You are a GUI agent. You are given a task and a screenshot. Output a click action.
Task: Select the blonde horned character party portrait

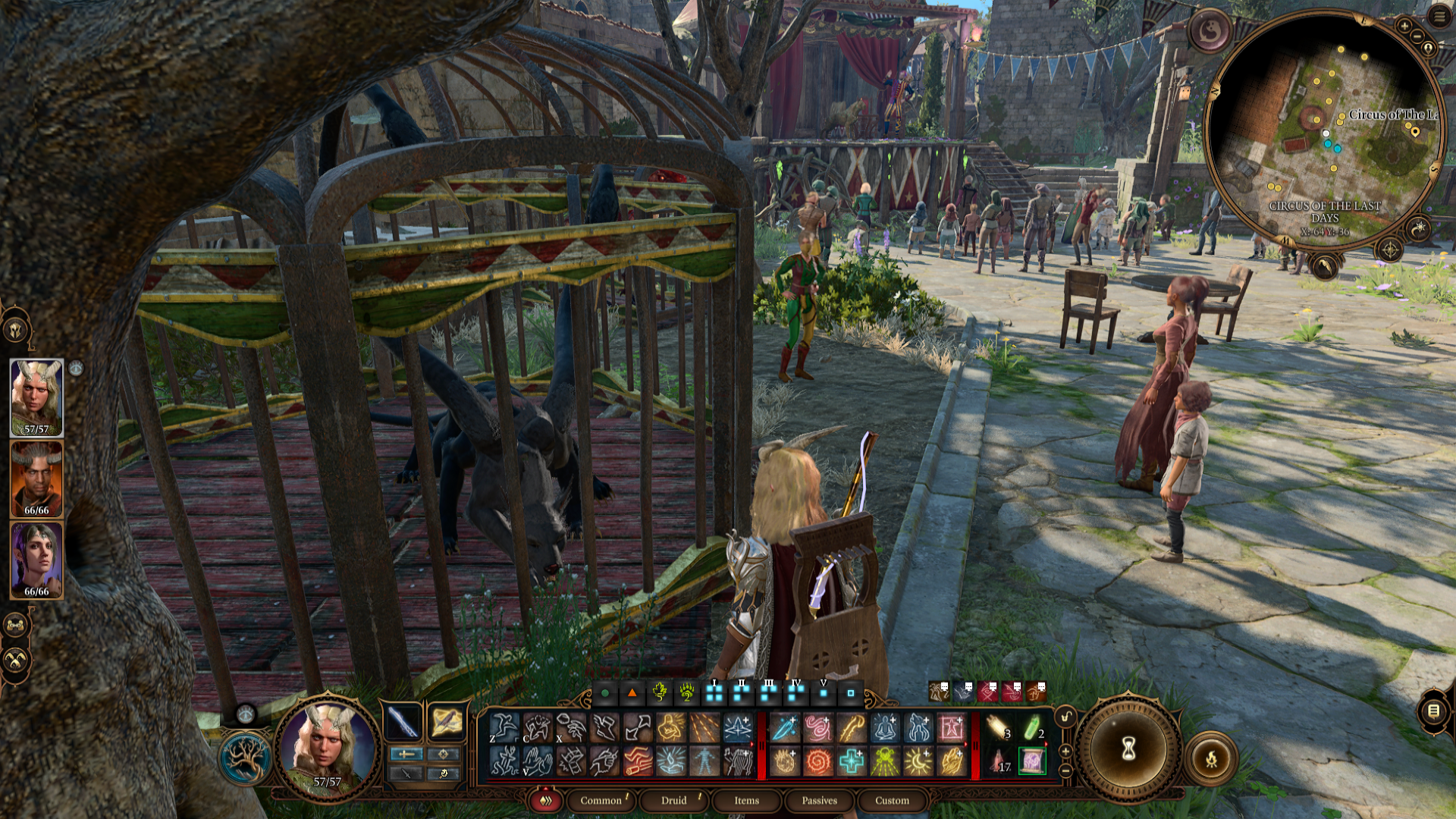(x=36, y=397)
